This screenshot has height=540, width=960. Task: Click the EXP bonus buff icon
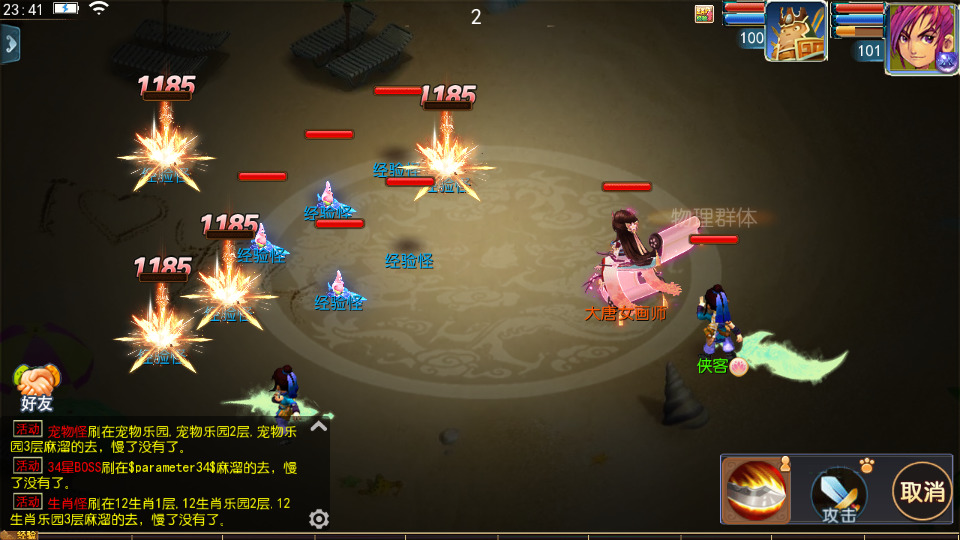(704, 13)
